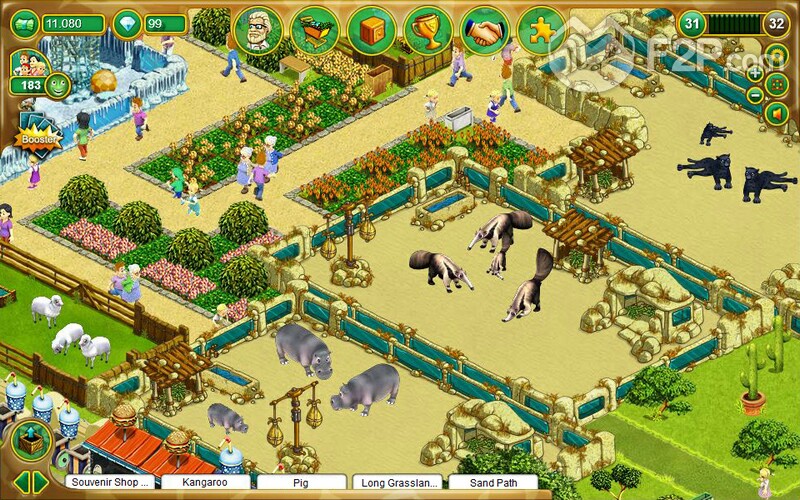Toggle sound with the speaker button

point(777,114)
